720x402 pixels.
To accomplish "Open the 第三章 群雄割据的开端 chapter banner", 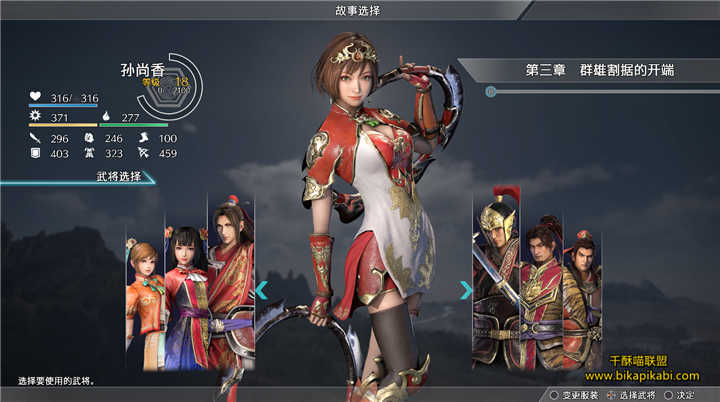I will pyautogui.click(x=600, y=70).
